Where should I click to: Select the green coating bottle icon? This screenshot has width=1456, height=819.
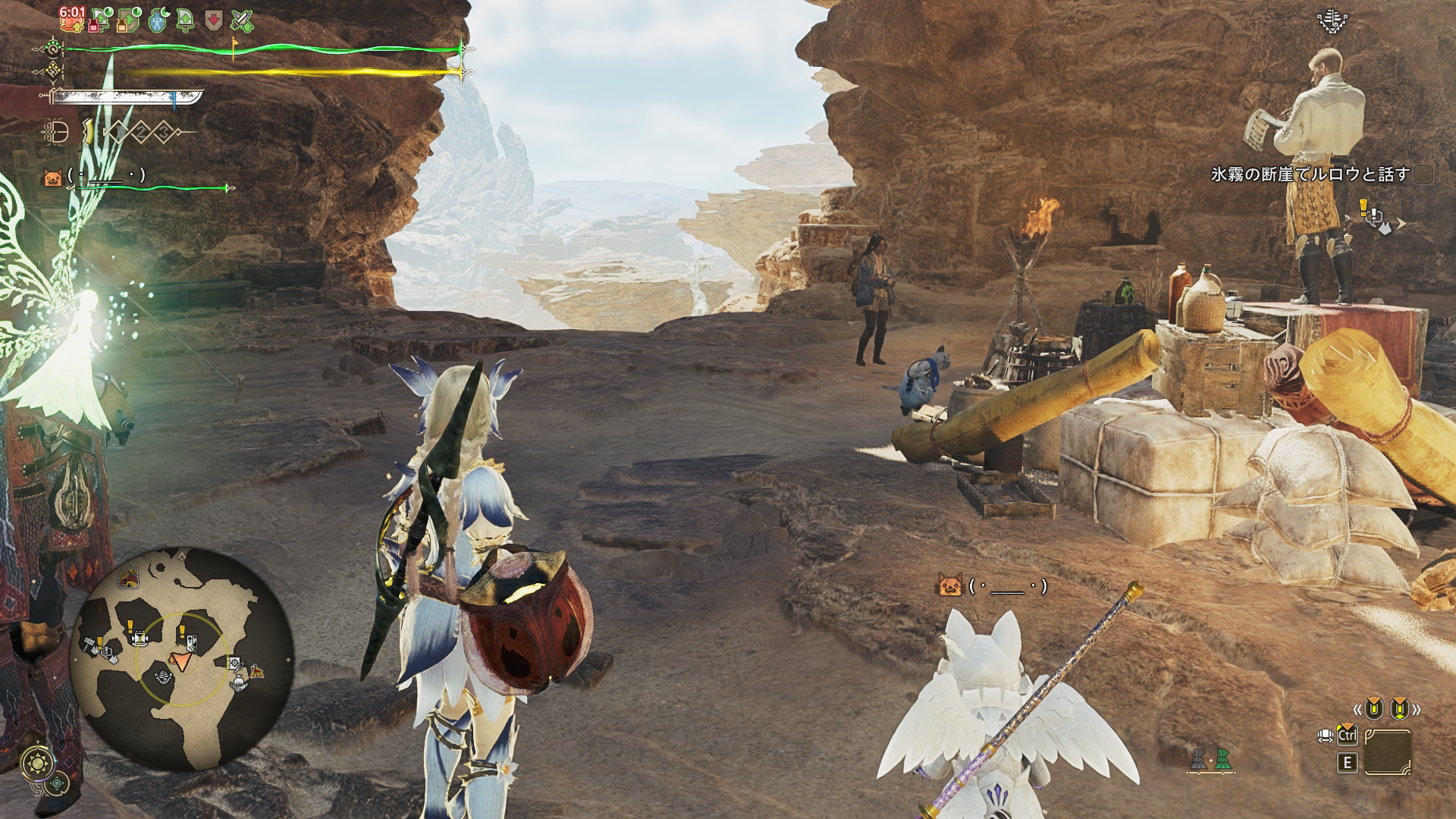(1222, 759)
